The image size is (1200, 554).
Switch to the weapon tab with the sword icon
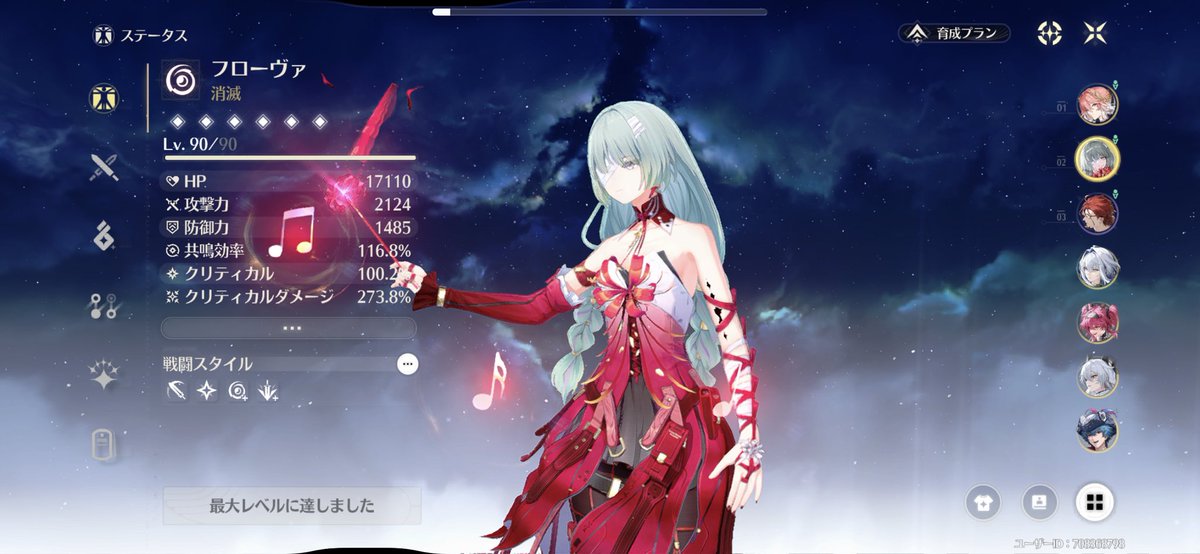point(103,166)
